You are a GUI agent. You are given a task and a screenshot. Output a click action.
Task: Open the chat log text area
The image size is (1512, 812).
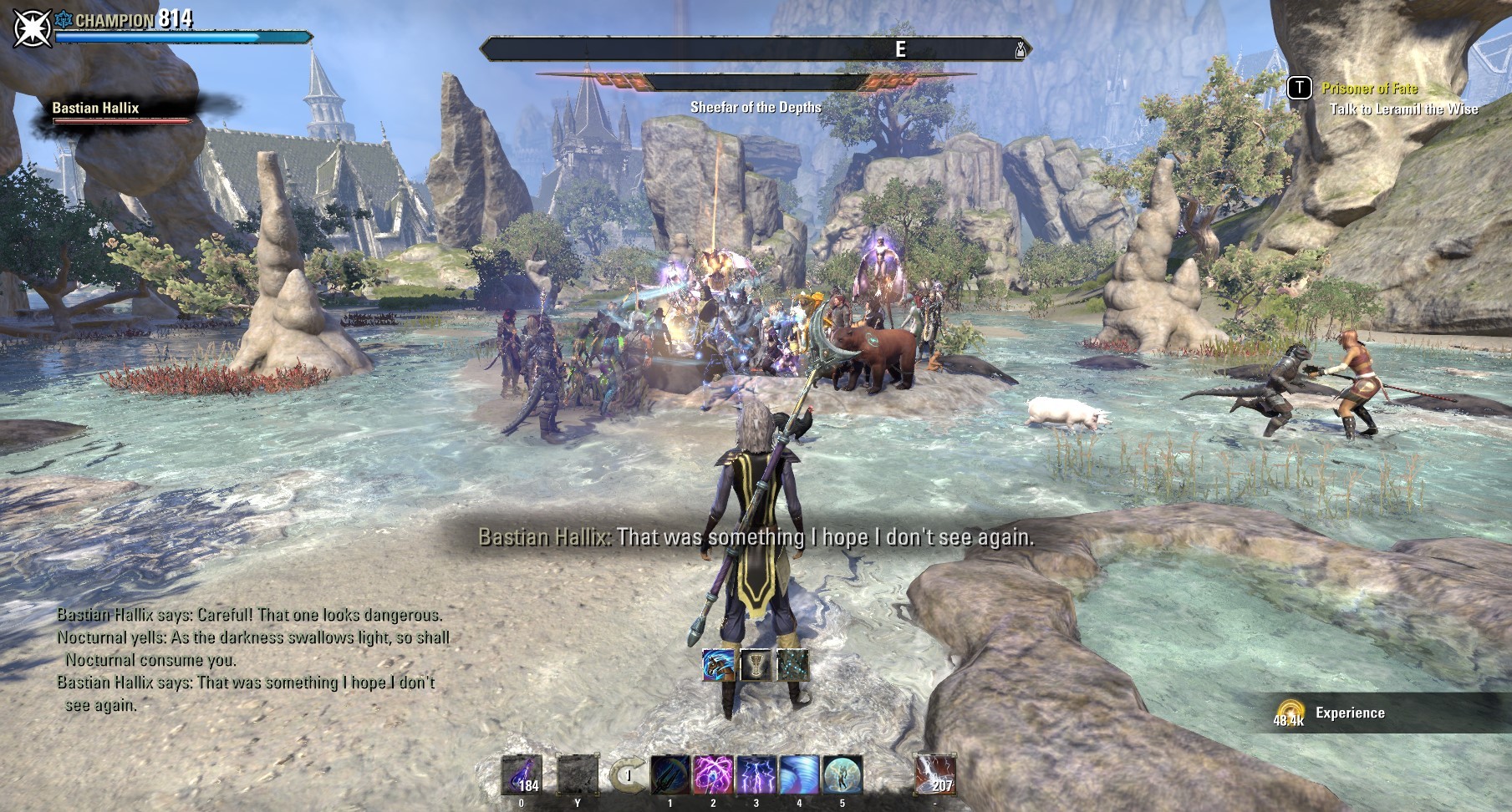[x=251, y=660]
